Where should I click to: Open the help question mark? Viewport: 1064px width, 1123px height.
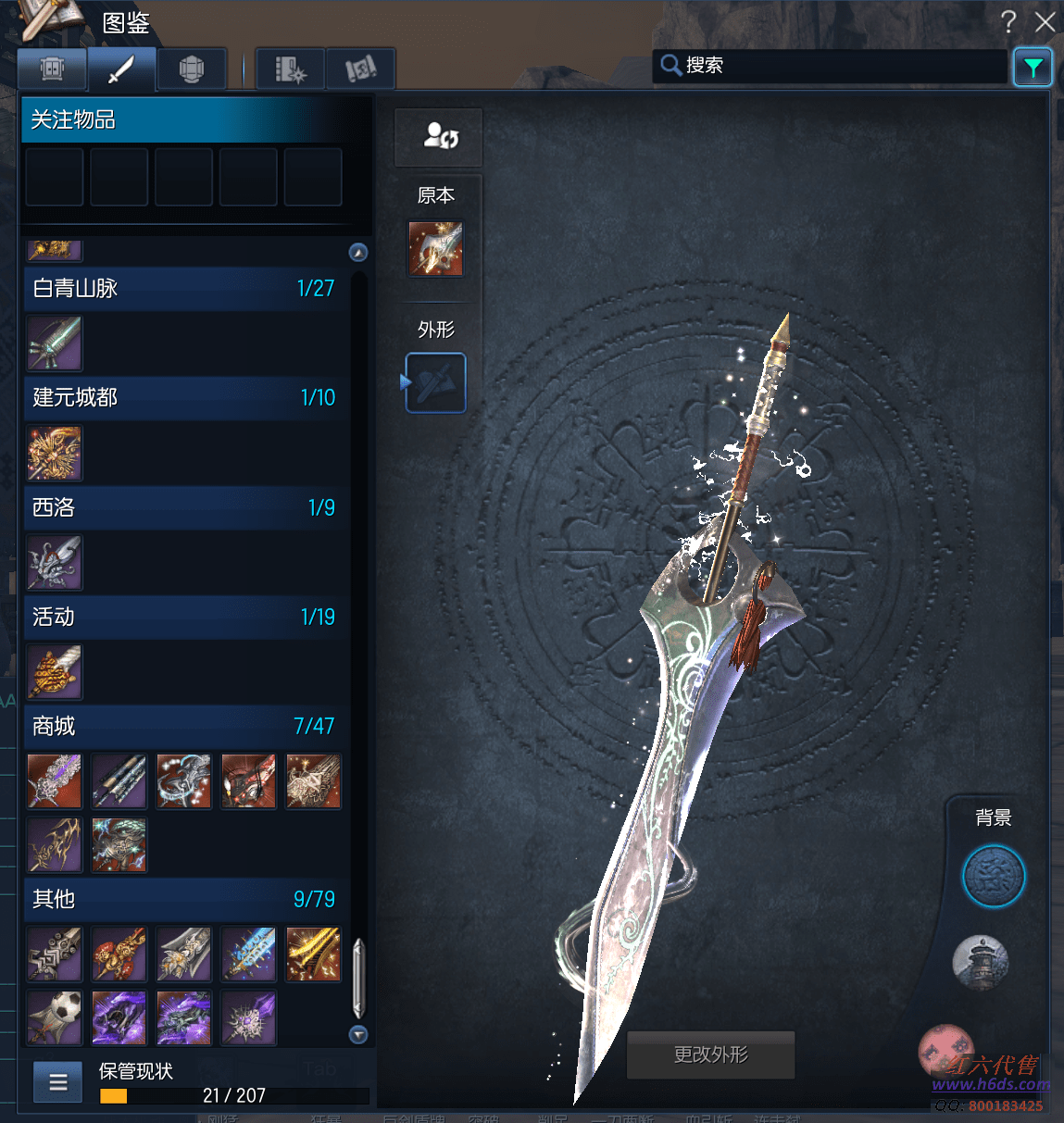coord(1008,21)
